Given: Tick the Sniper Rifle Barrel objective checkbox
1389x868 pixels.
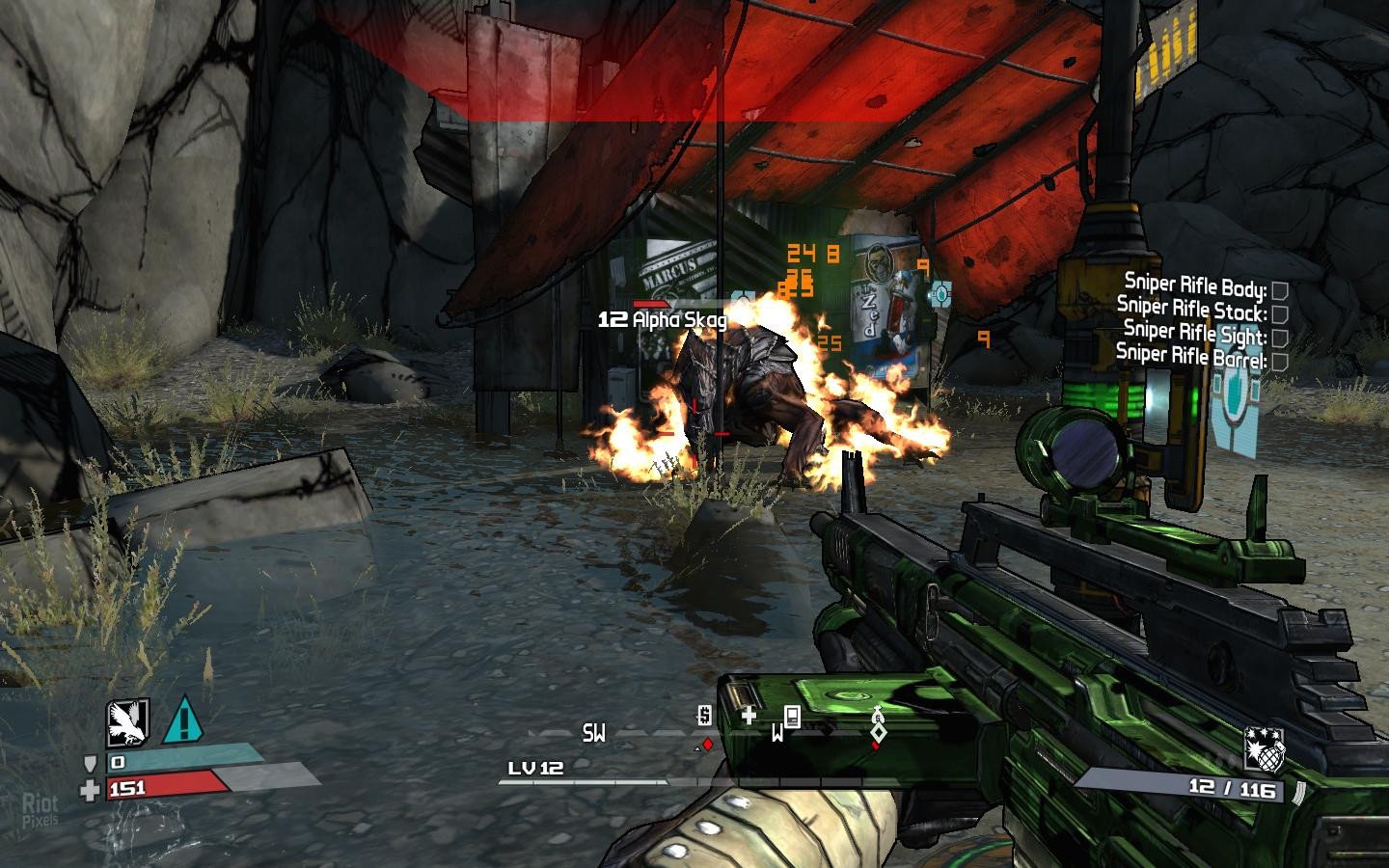Looking at the screenshot, I should (1280, 361).
